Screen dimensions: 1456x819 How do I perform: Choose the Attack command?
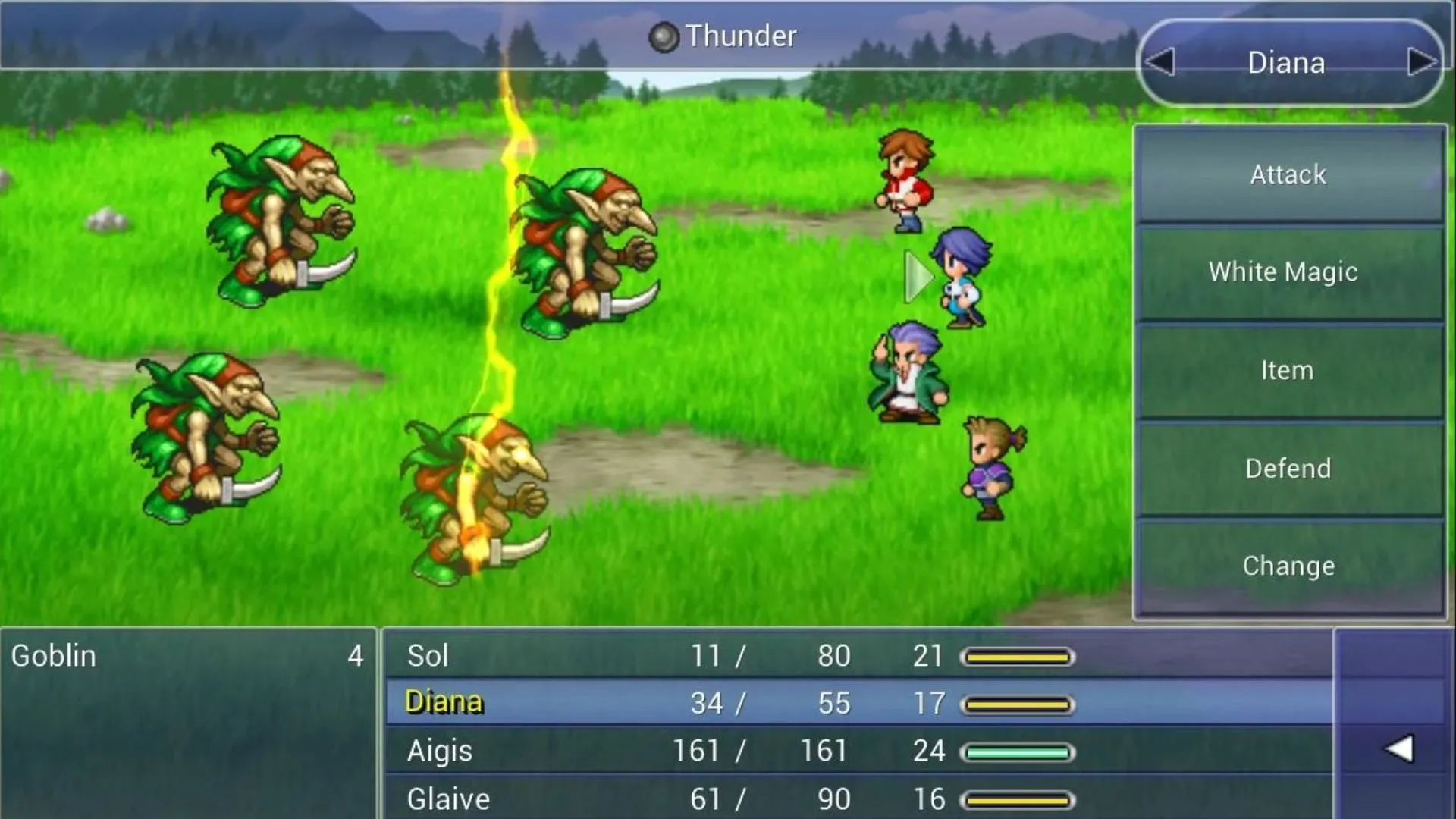point(1287,174)
